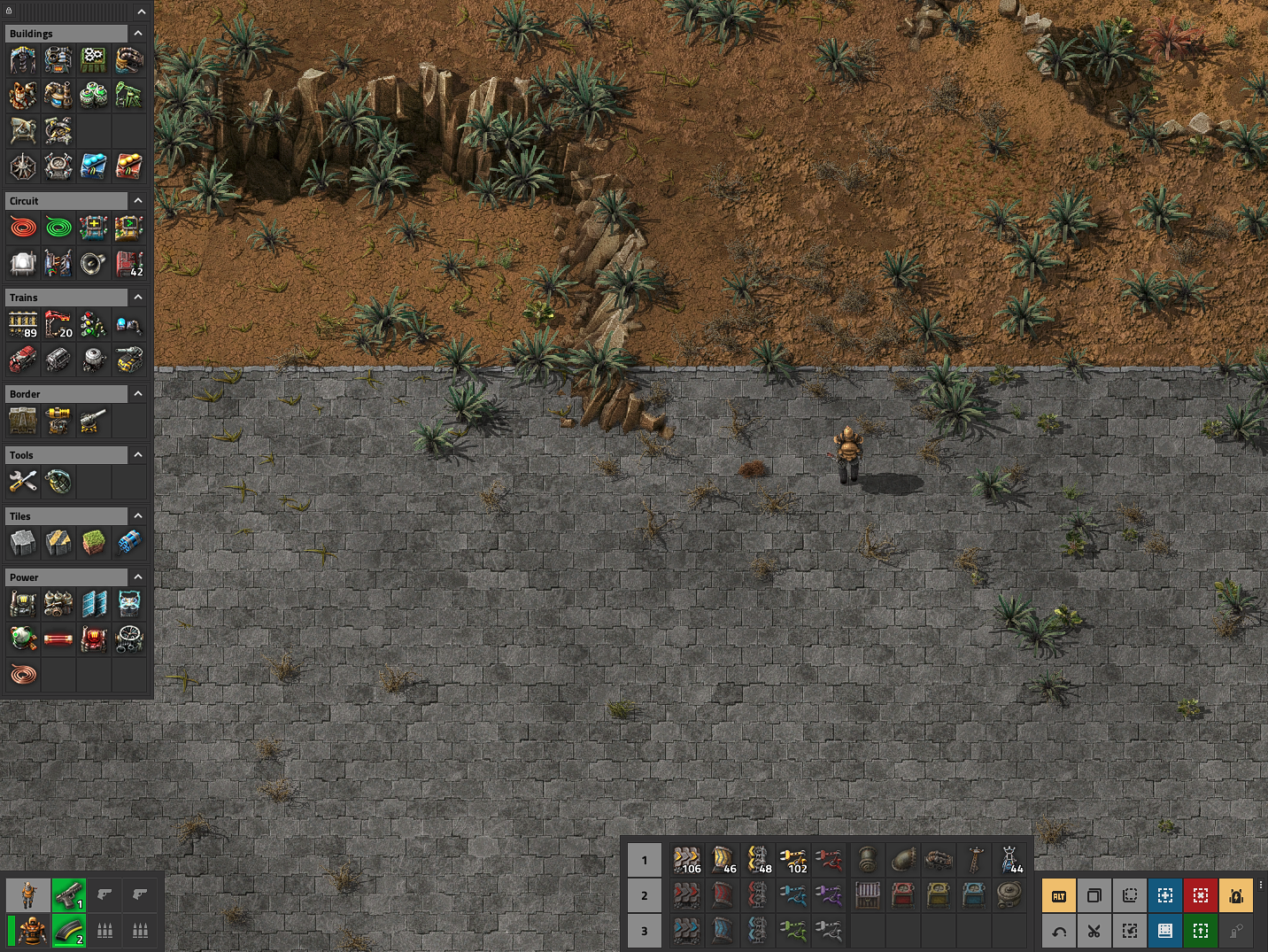The image size is (1268, 952).
Task: Select the electric mining drill building
Action: click(23, 60)
